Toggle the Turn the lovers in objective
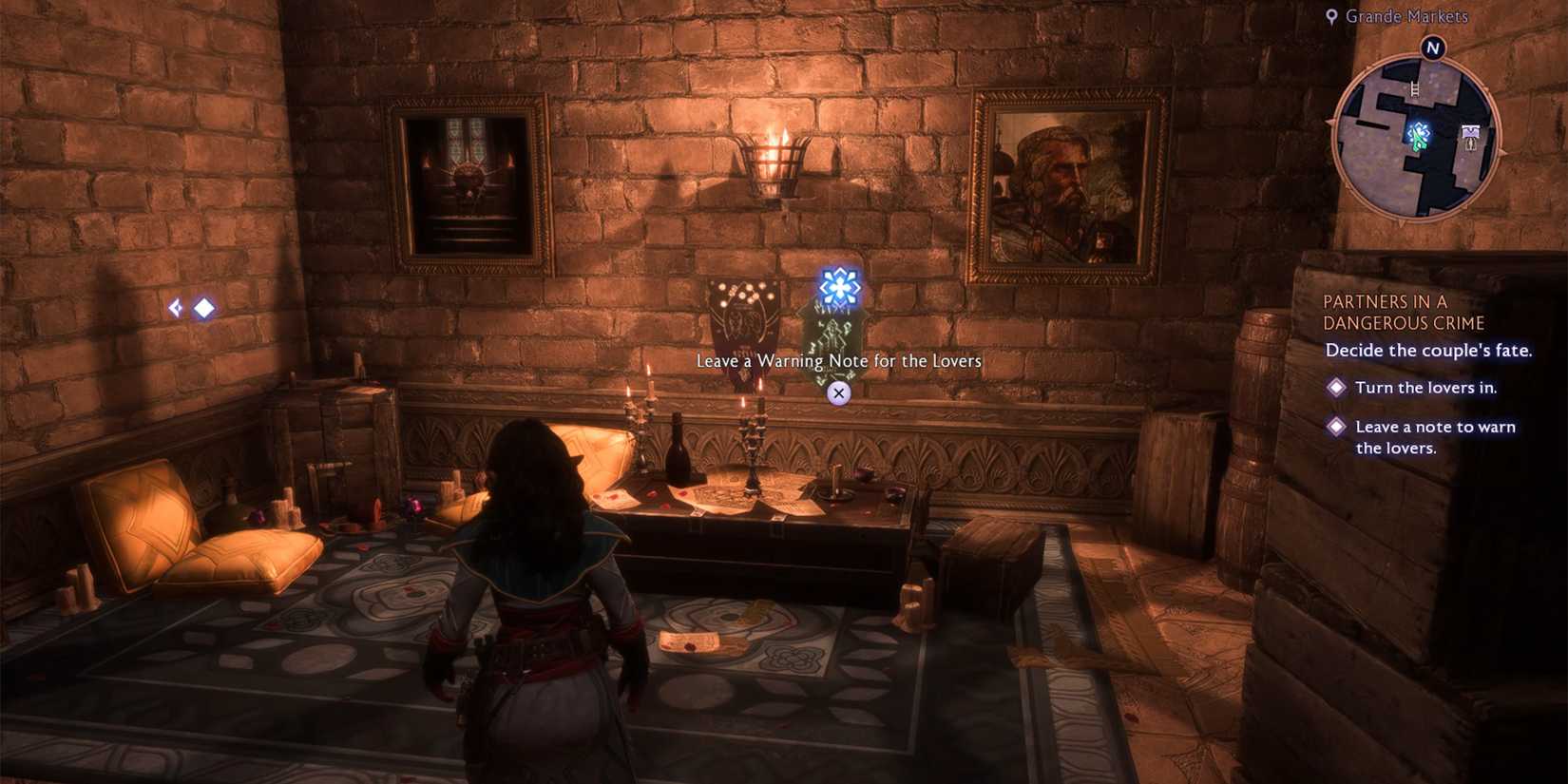This screenshot has height=784, width=1568. click(x=1336, y=387)
